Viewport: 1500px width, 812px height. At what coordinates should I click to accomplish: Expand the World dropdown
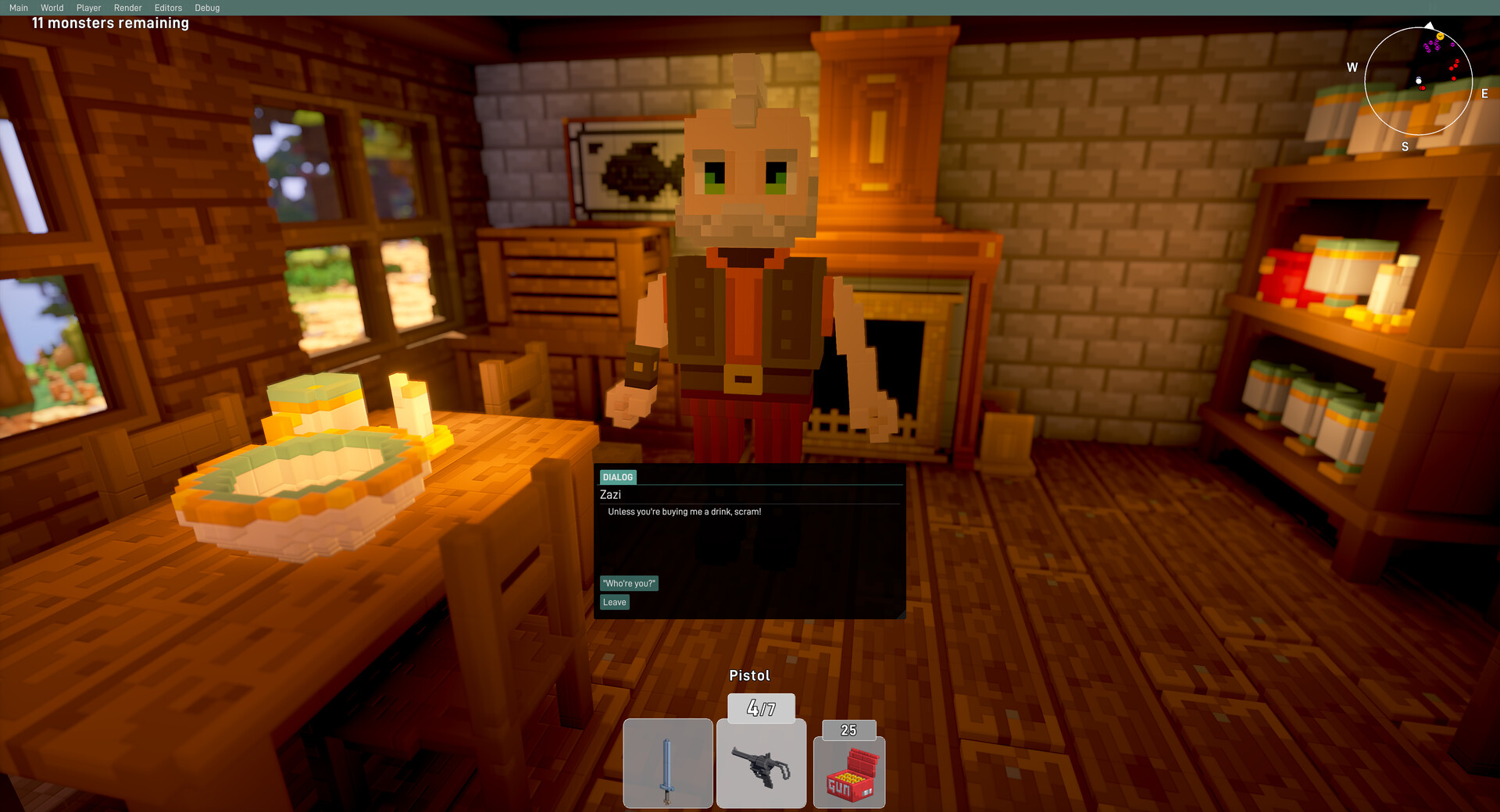52,7
